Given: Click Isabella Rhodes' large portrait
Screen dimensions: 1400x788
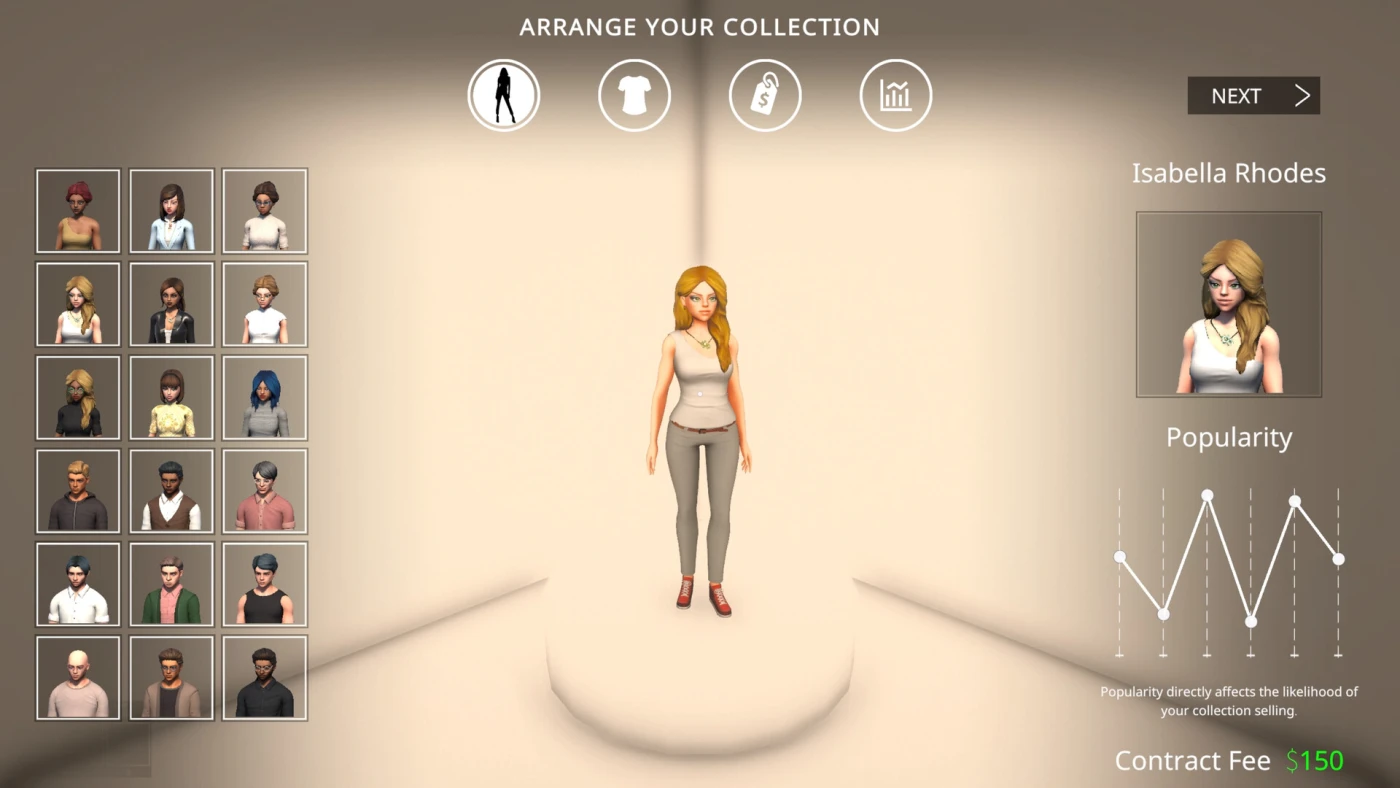Looking at the screenshot, I should [1228, 304].
